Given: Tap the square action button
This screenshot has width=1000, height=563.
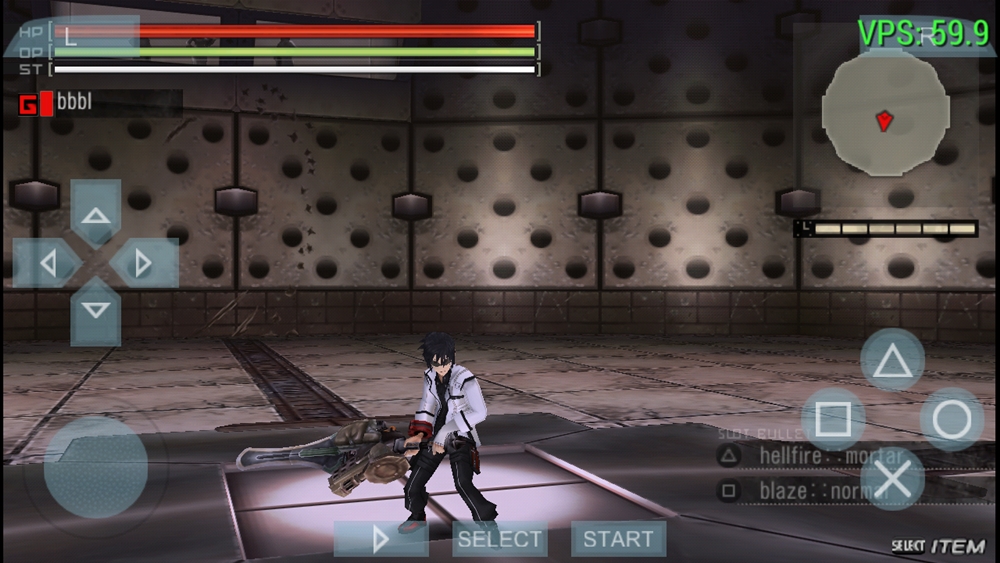Looking at the screenshot, I should tap(833, 419).
